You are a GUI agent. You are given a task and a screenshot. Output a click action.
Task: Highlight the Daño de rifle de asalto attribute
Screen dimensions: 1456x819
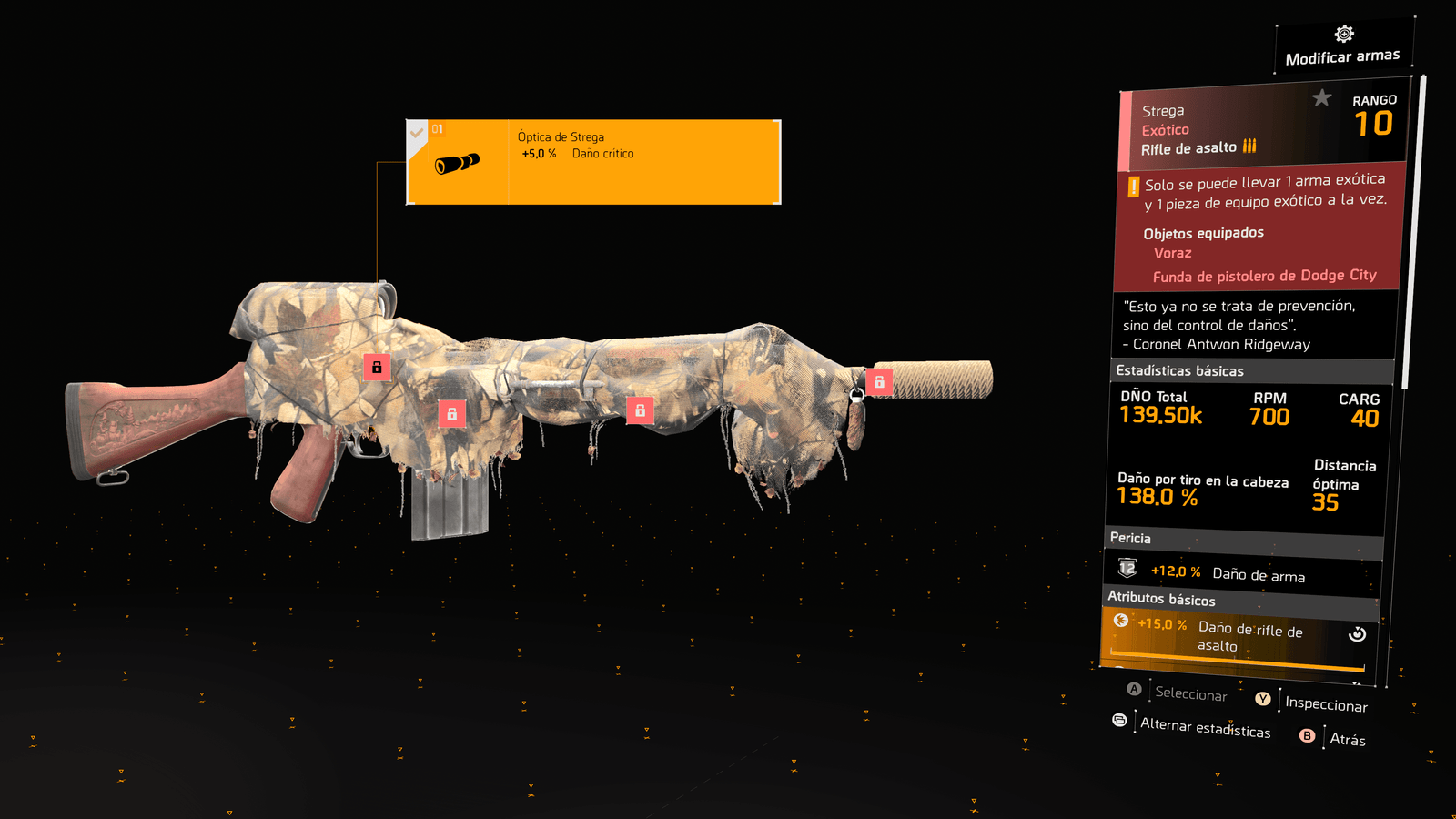coord(1239,636)
